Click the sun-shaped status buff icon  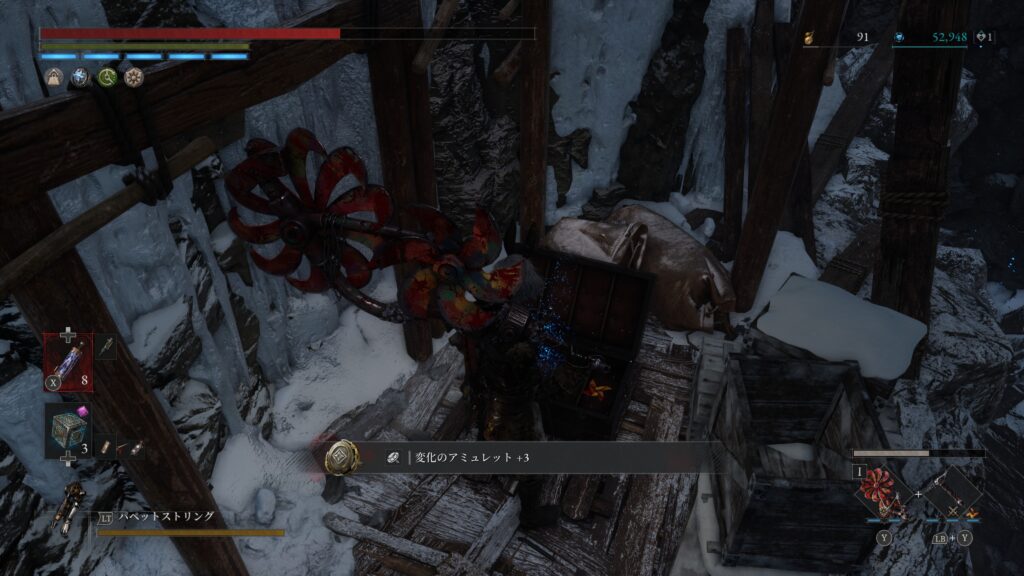tap(133, 77)
